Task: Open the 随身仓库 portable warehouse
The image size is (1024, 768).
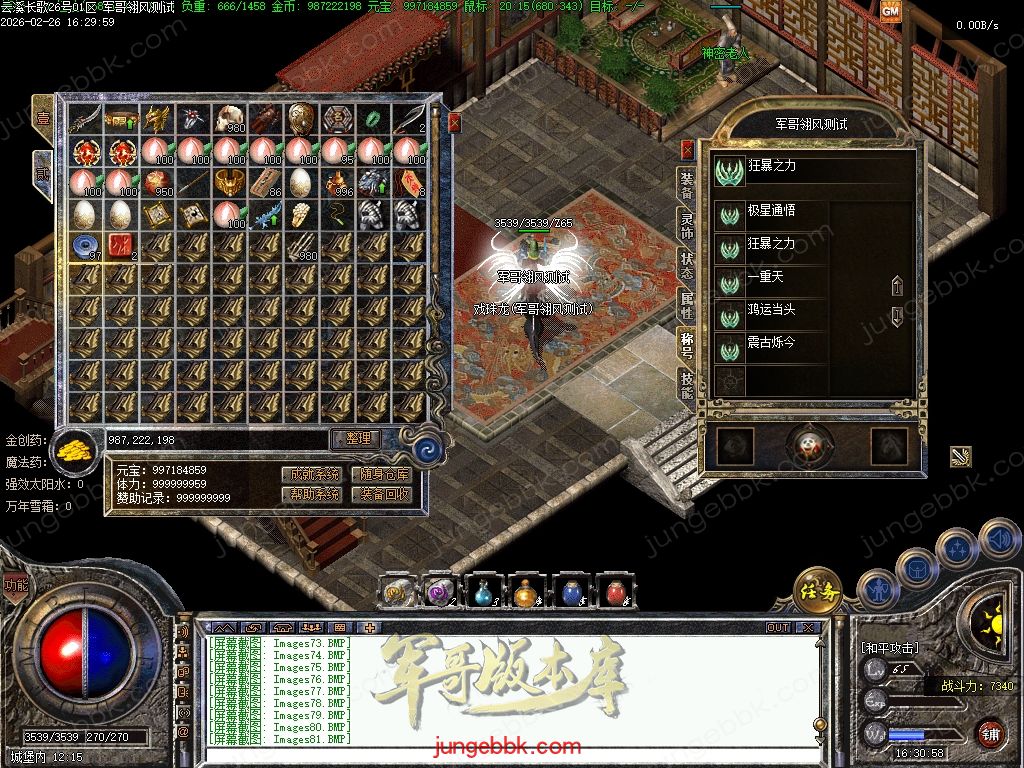Action: pos(385,474)
